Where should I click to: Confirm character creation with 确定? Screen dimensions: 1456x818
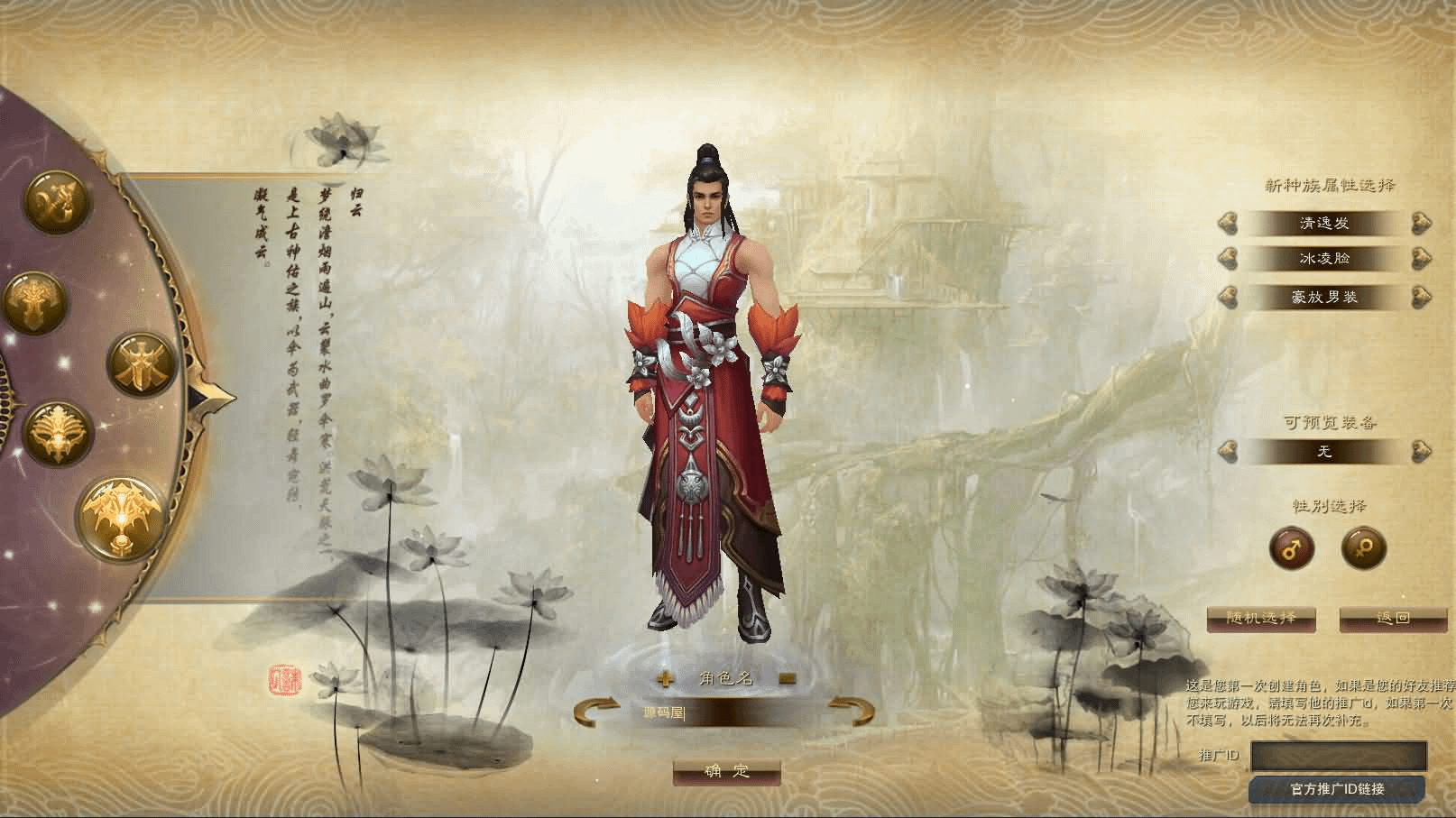pyautogui.click(x=726, y=771)
